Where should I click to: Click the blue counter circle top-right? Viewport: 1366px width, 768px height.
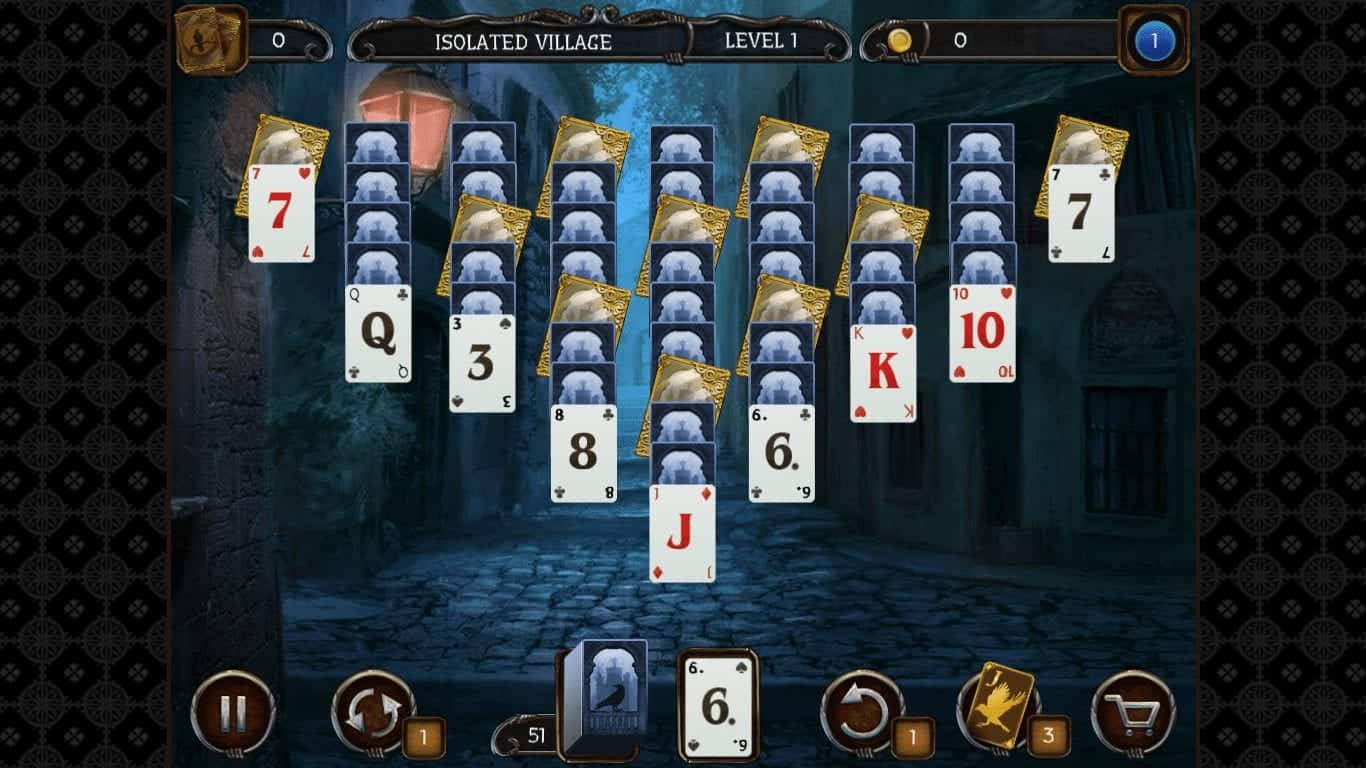(x=1154, y=40)
